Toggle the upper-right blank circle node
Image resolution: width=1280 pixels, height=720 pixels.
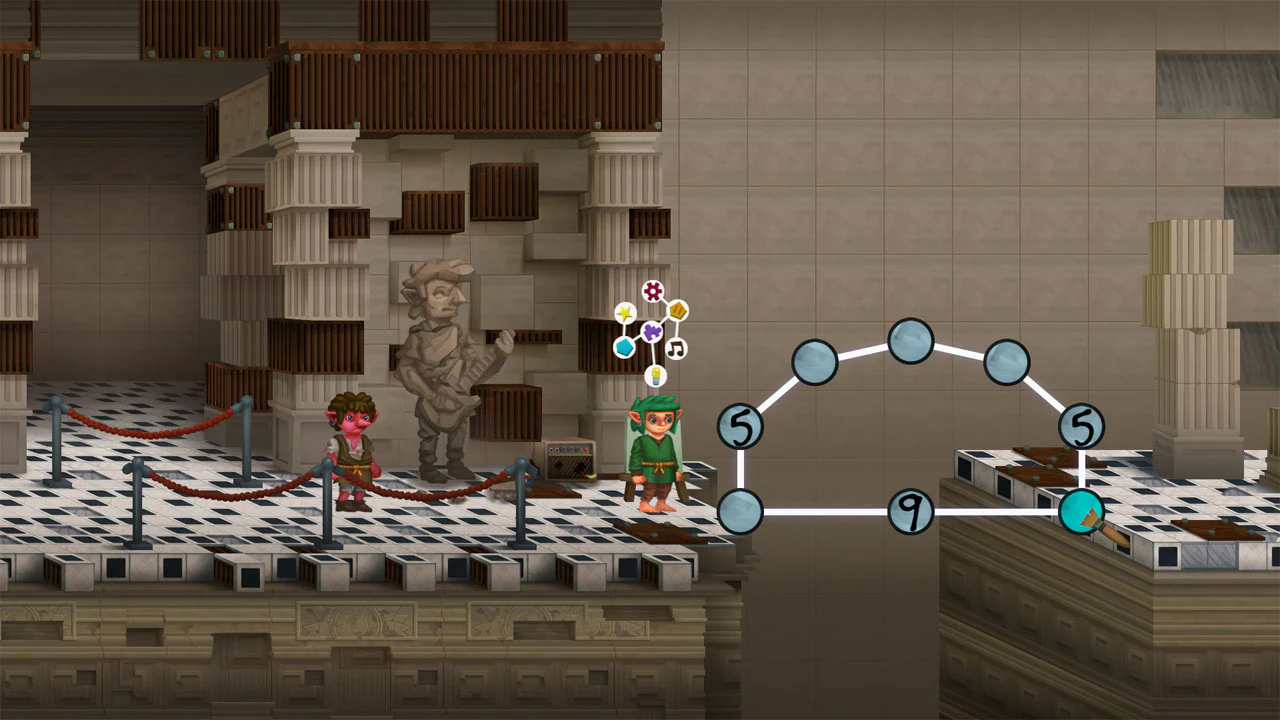pyautogui.click(x=1005, y=362)
